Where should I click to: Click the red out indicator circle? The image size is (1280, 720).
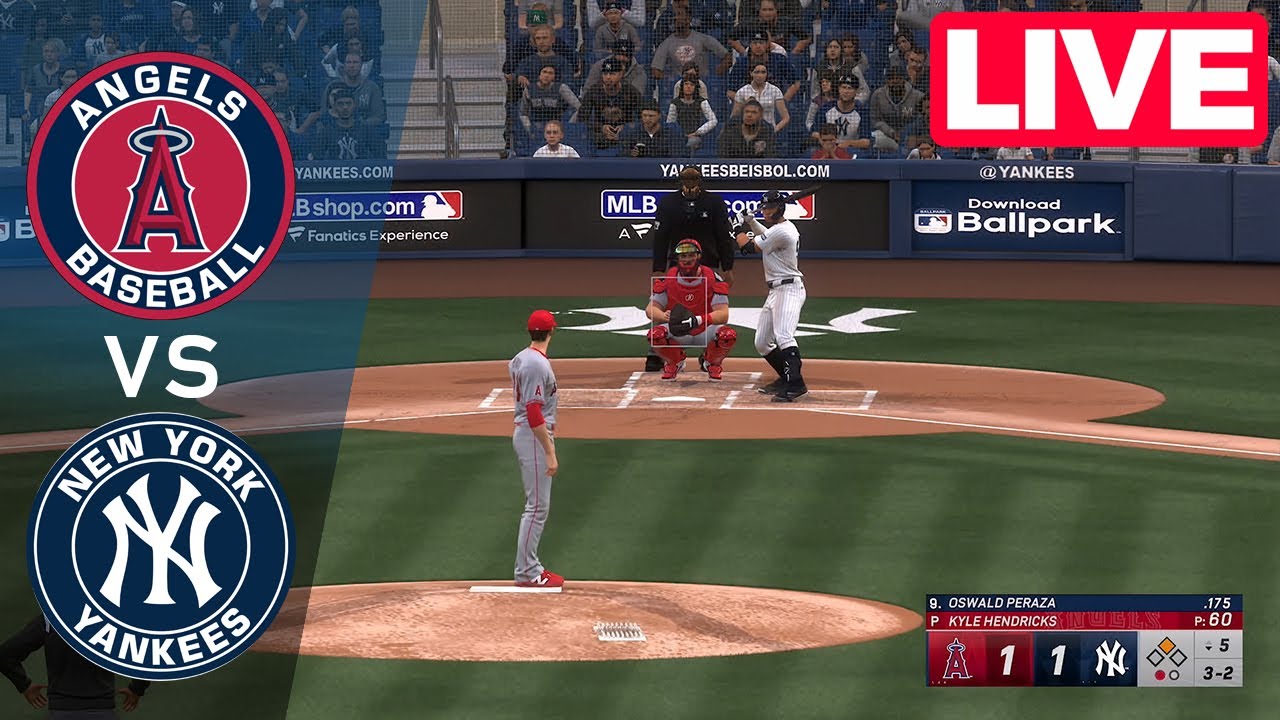(1158, 676)
